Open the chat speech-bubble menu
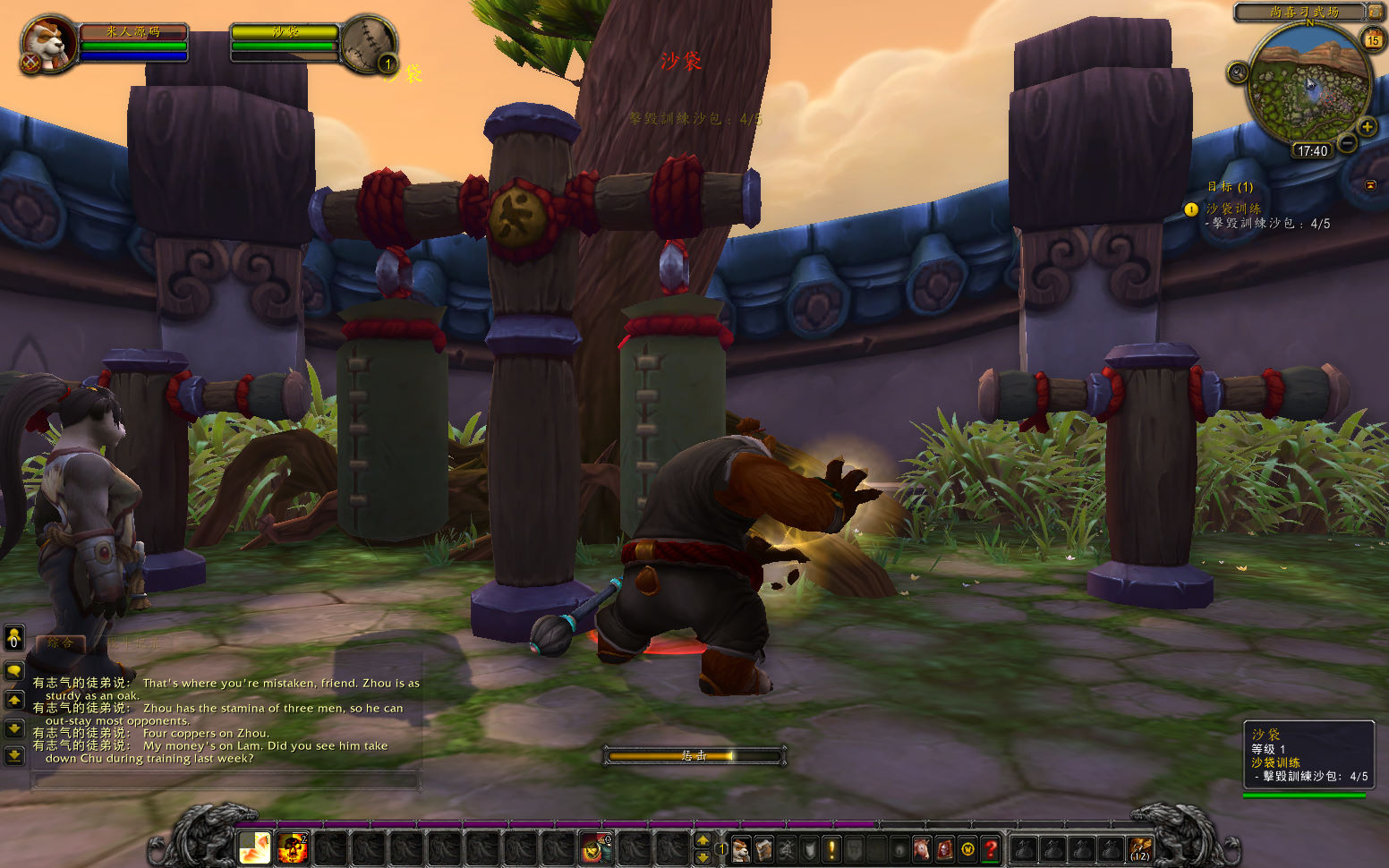Screen dimensions: 1389x868 [x=14, y=670]
